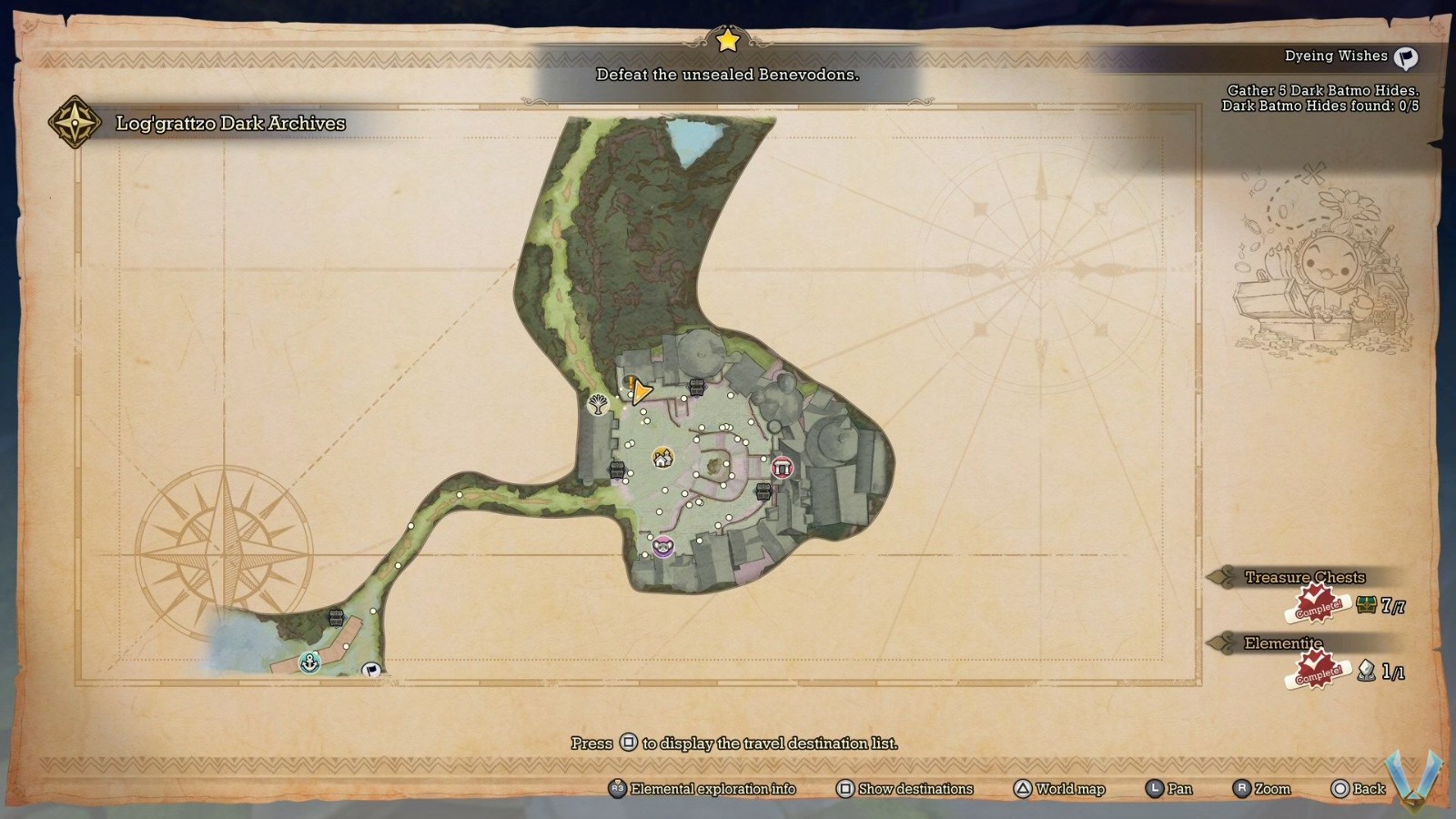Image resolution: width=1456 pixels, height=819 pixels.
Task: Select the yellow player arrow marker
Action: (641, 391)
